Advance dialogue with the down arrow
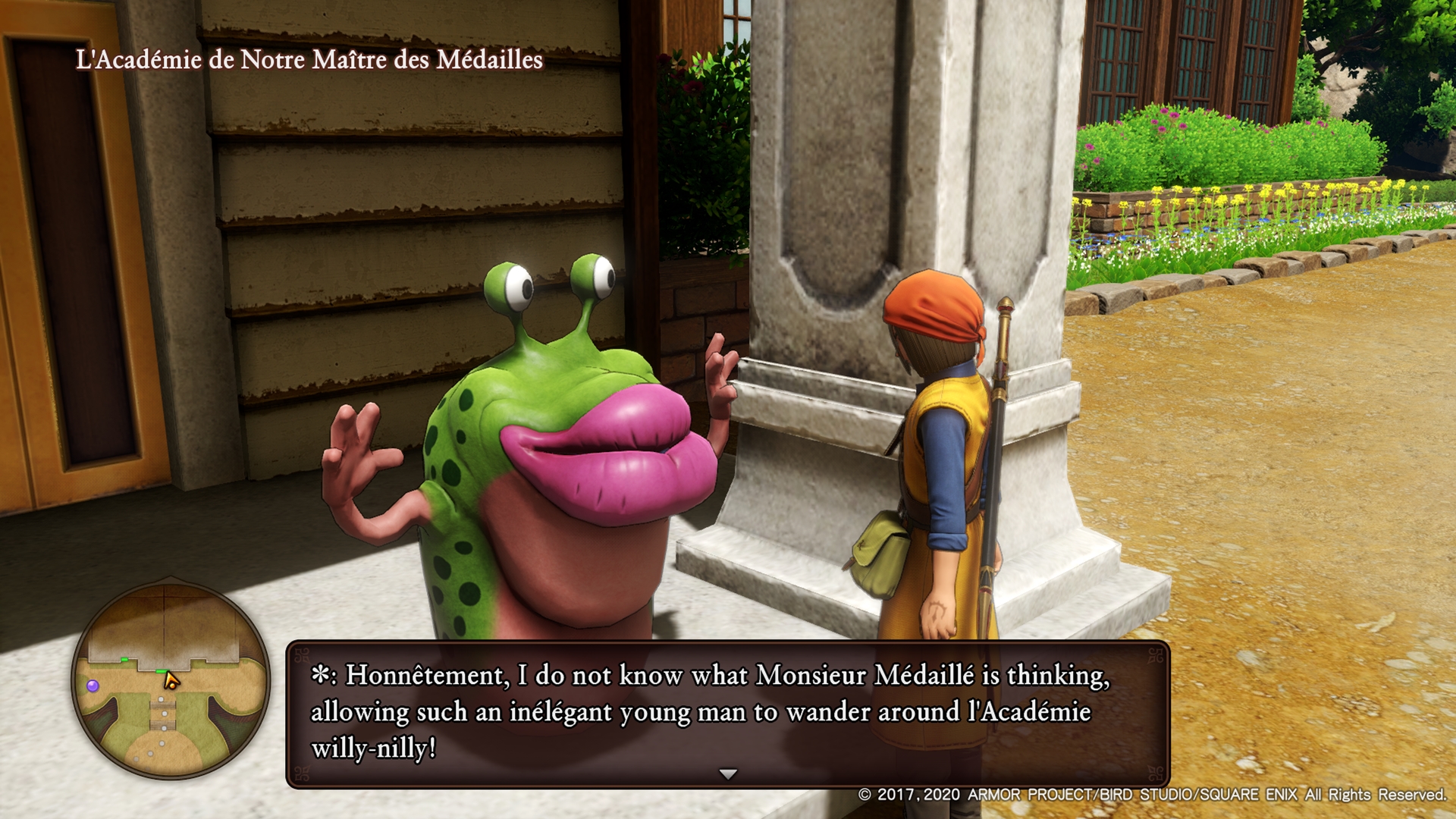 [x=728, y=774]
